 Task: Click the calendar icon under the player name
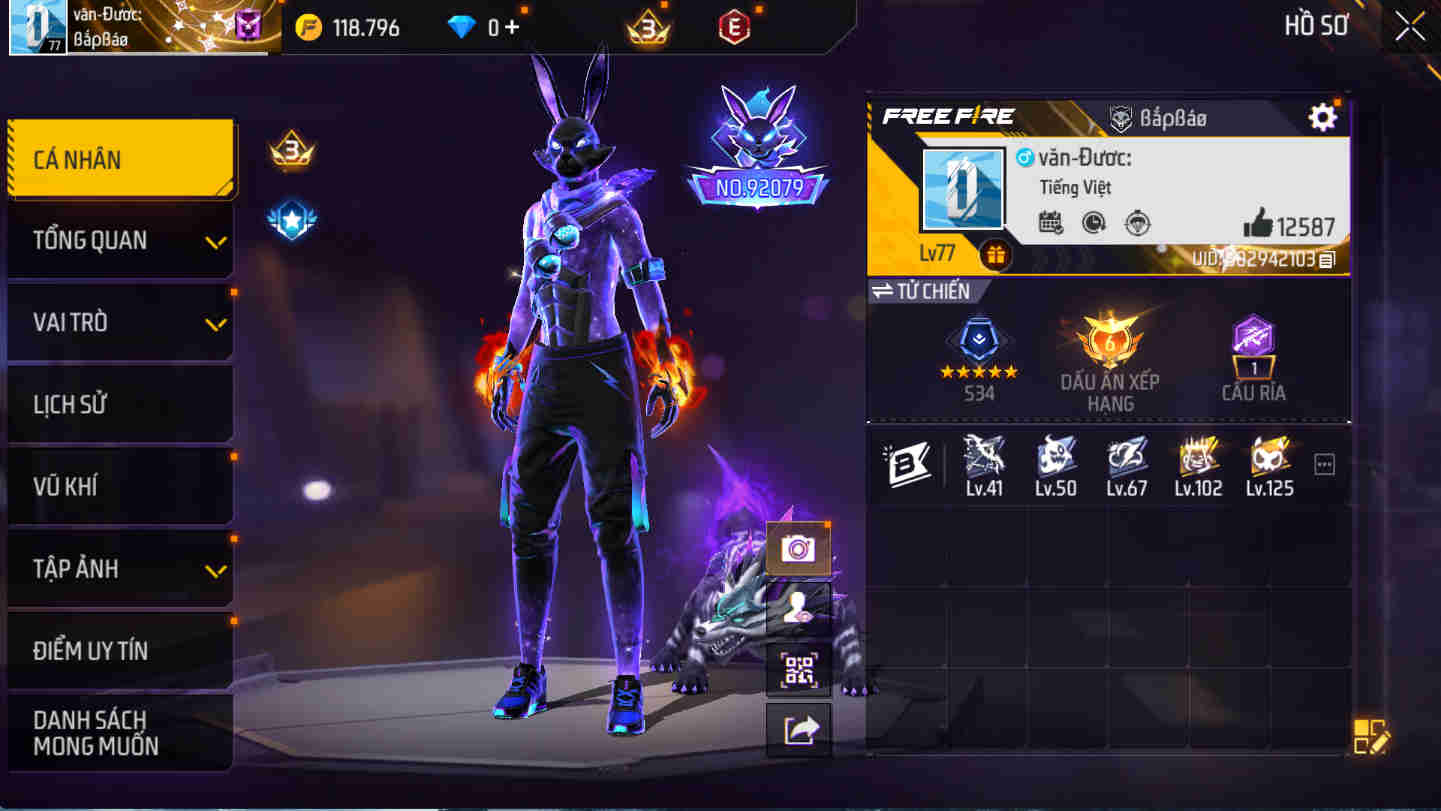tap(1050, 225)
